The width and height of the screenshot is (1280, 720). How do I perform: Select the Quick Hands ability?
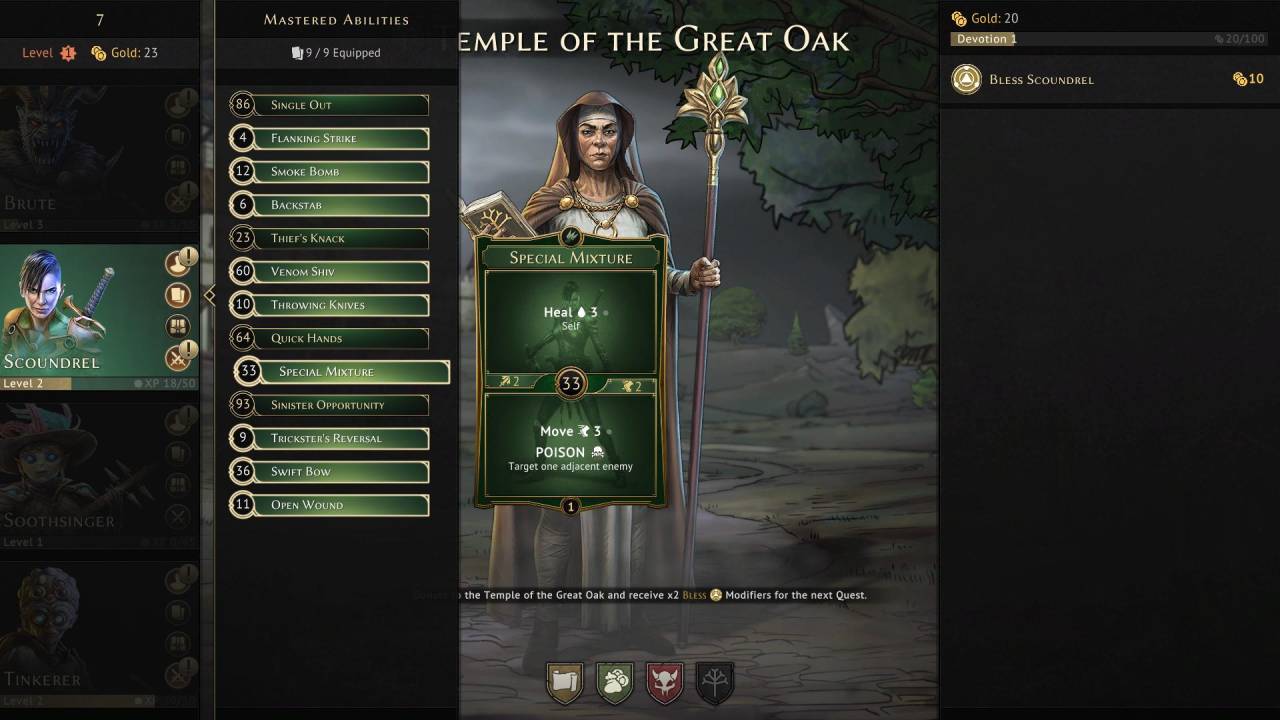pos(330,338)
